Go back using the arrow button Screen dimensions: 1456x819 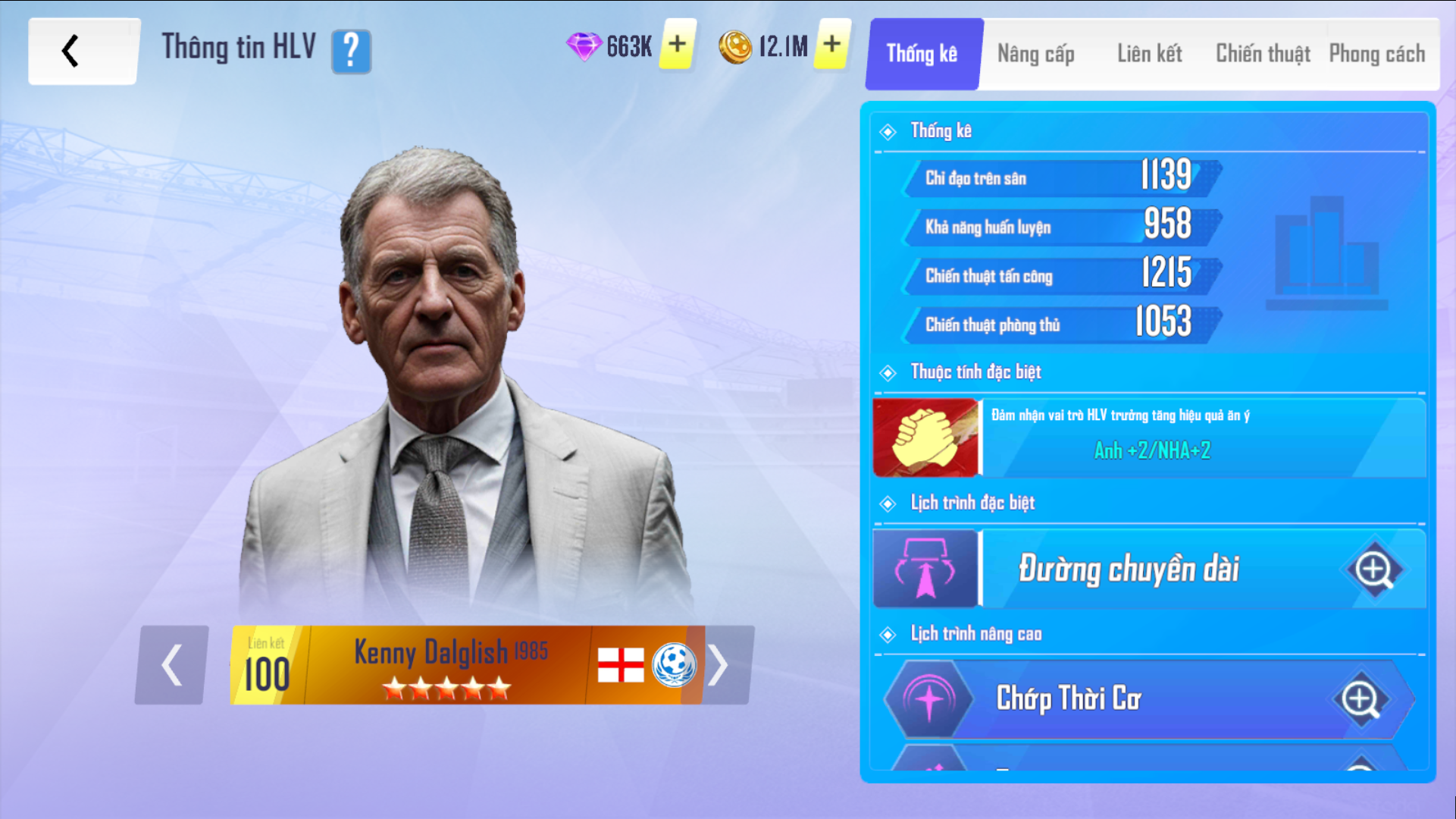(x=83, y=52)
